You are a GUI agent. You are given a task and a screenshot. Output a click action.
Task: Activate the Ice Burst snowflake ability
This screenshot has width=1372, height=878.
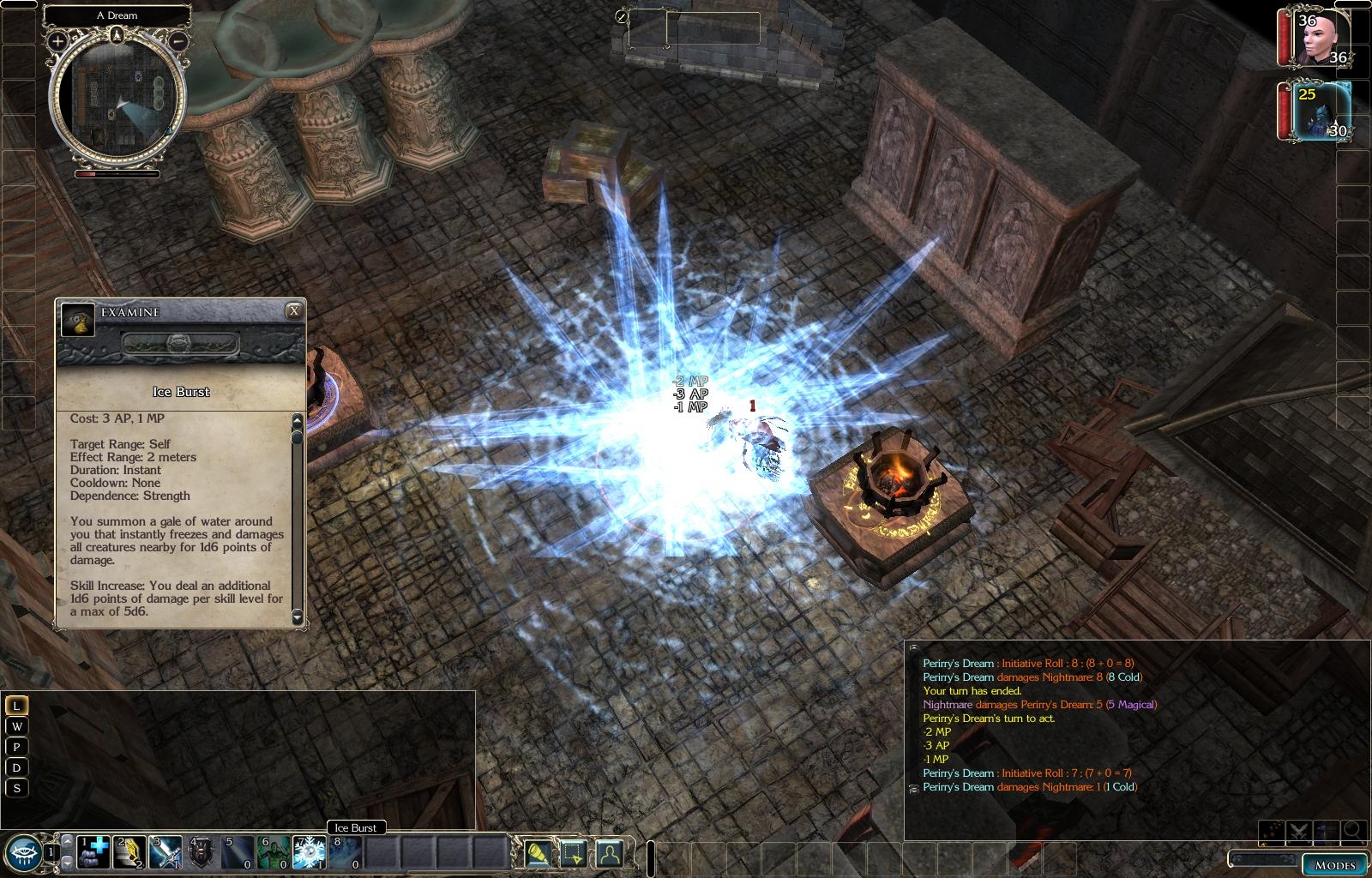(309, 852)
